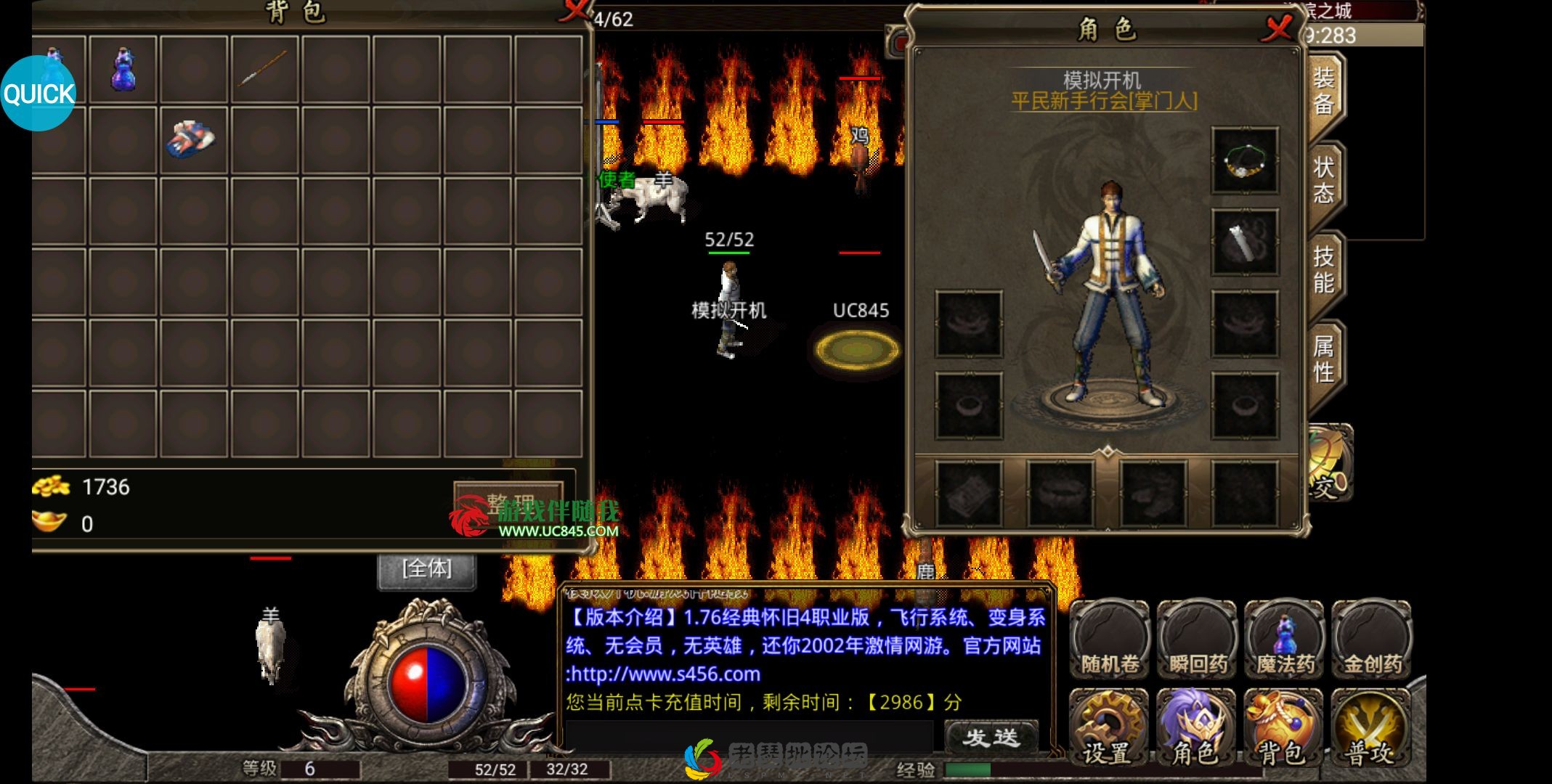The width and height of the screenshot is (1552, 784).
Task: Open the 状态 status tab
Action: [1323, 181]
